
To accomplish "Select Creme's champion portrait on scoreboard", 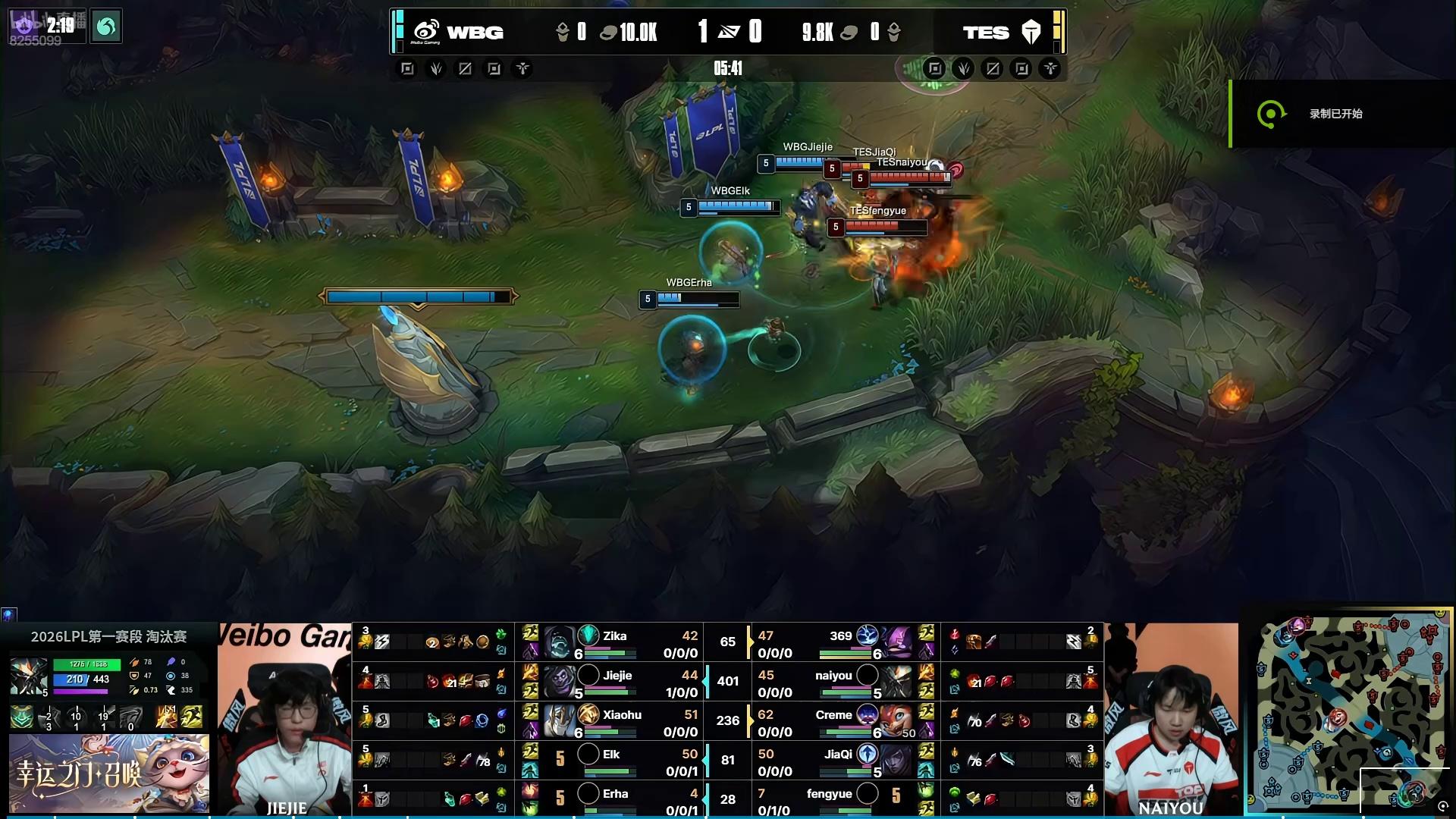I will click(897, 721).
